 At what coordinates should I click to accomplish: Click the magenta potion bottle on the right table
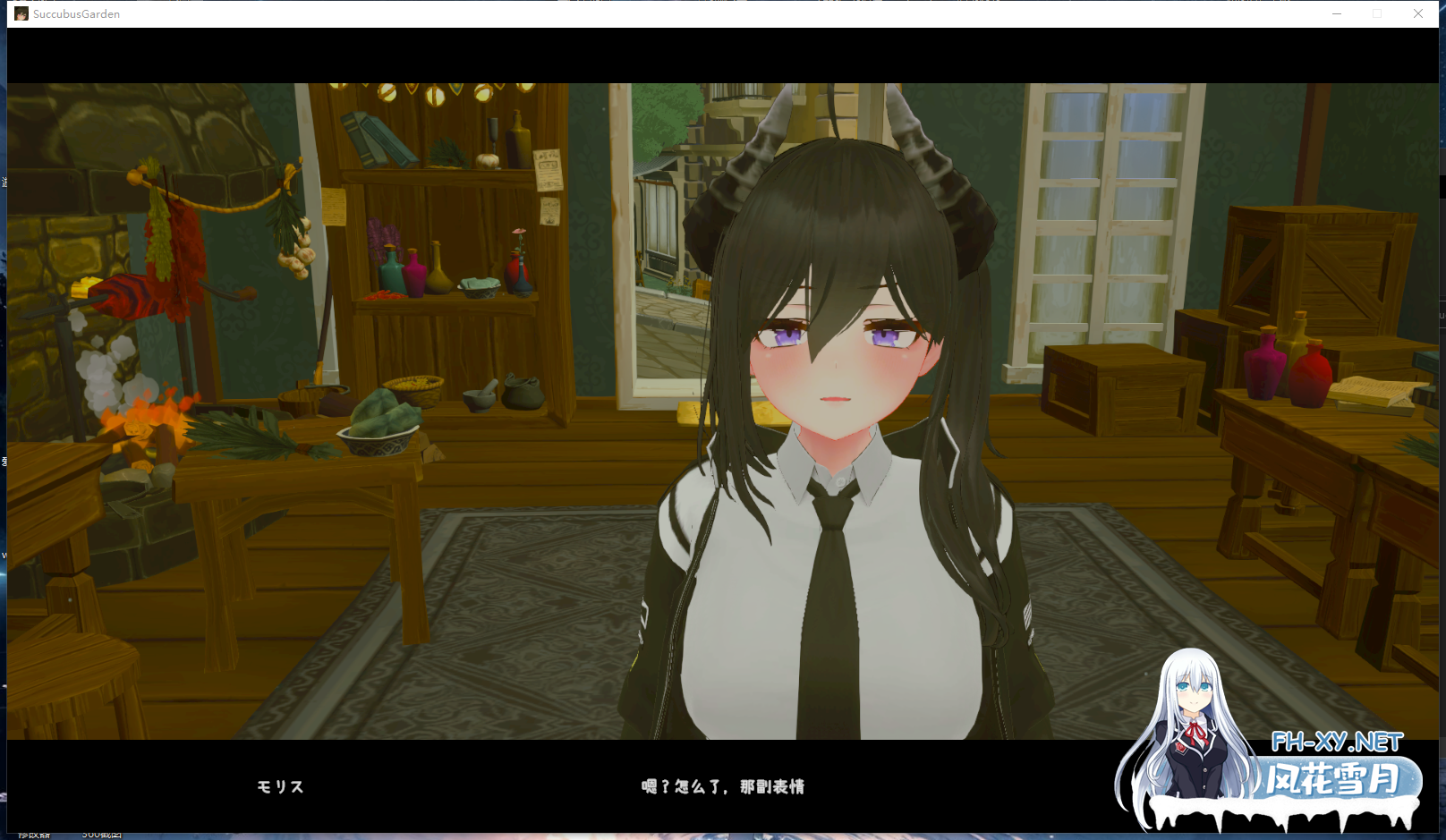pos(1266,367)
